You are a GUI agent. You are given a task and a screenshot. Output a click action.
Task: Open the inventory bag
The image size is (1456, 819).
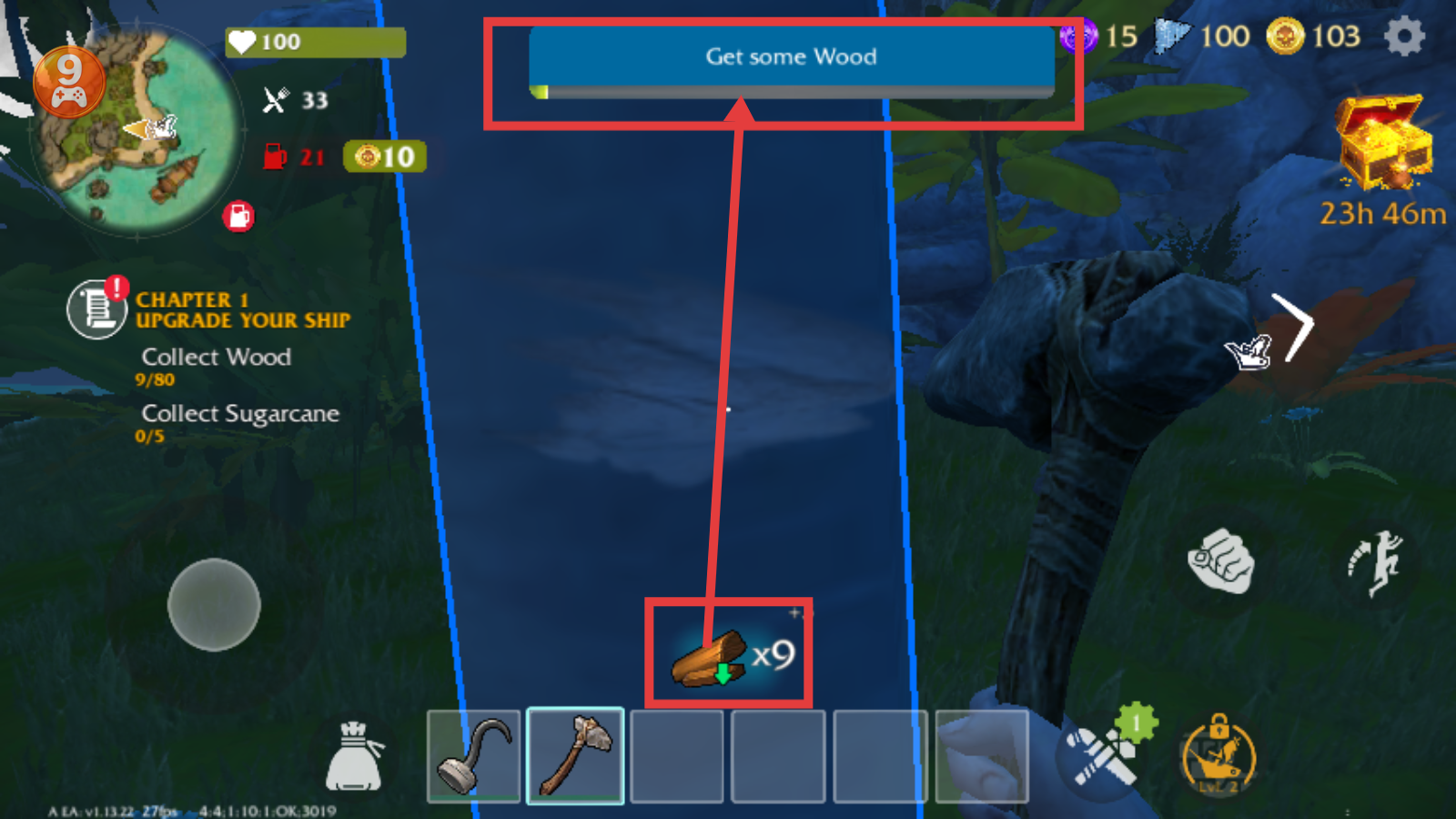point(354,757)
